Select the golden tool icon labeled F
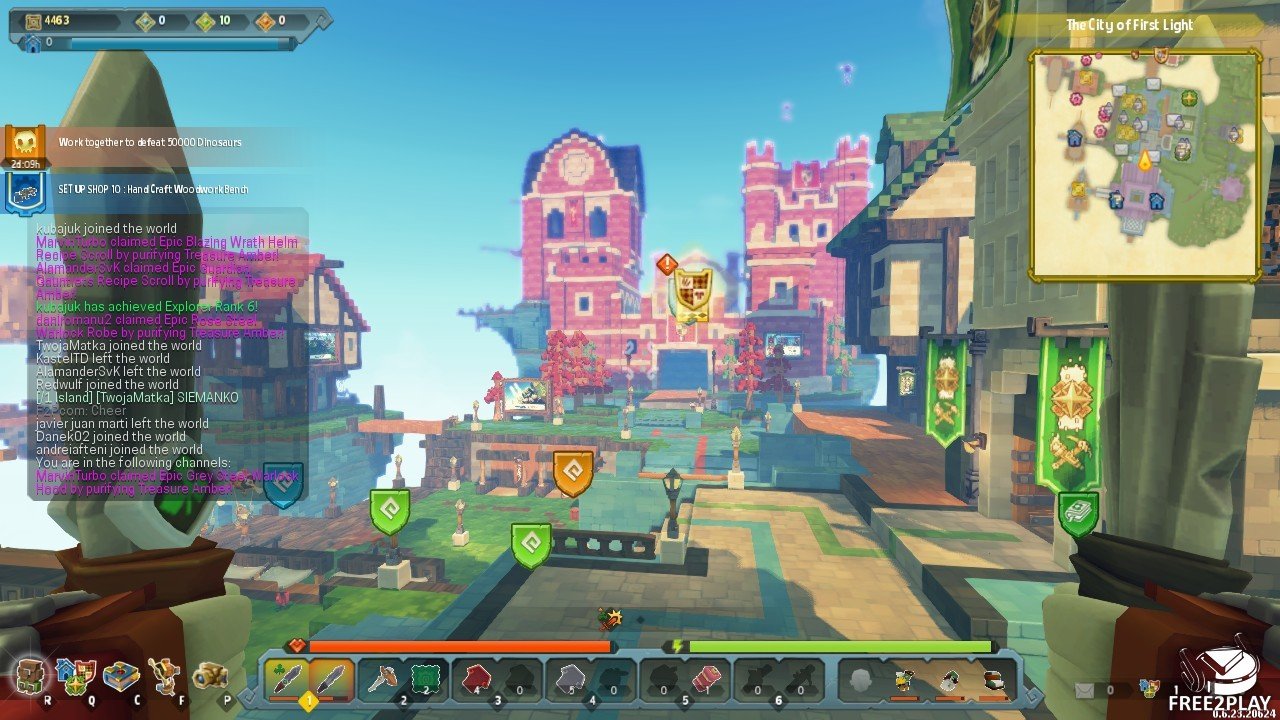 [x=165, y=677]
